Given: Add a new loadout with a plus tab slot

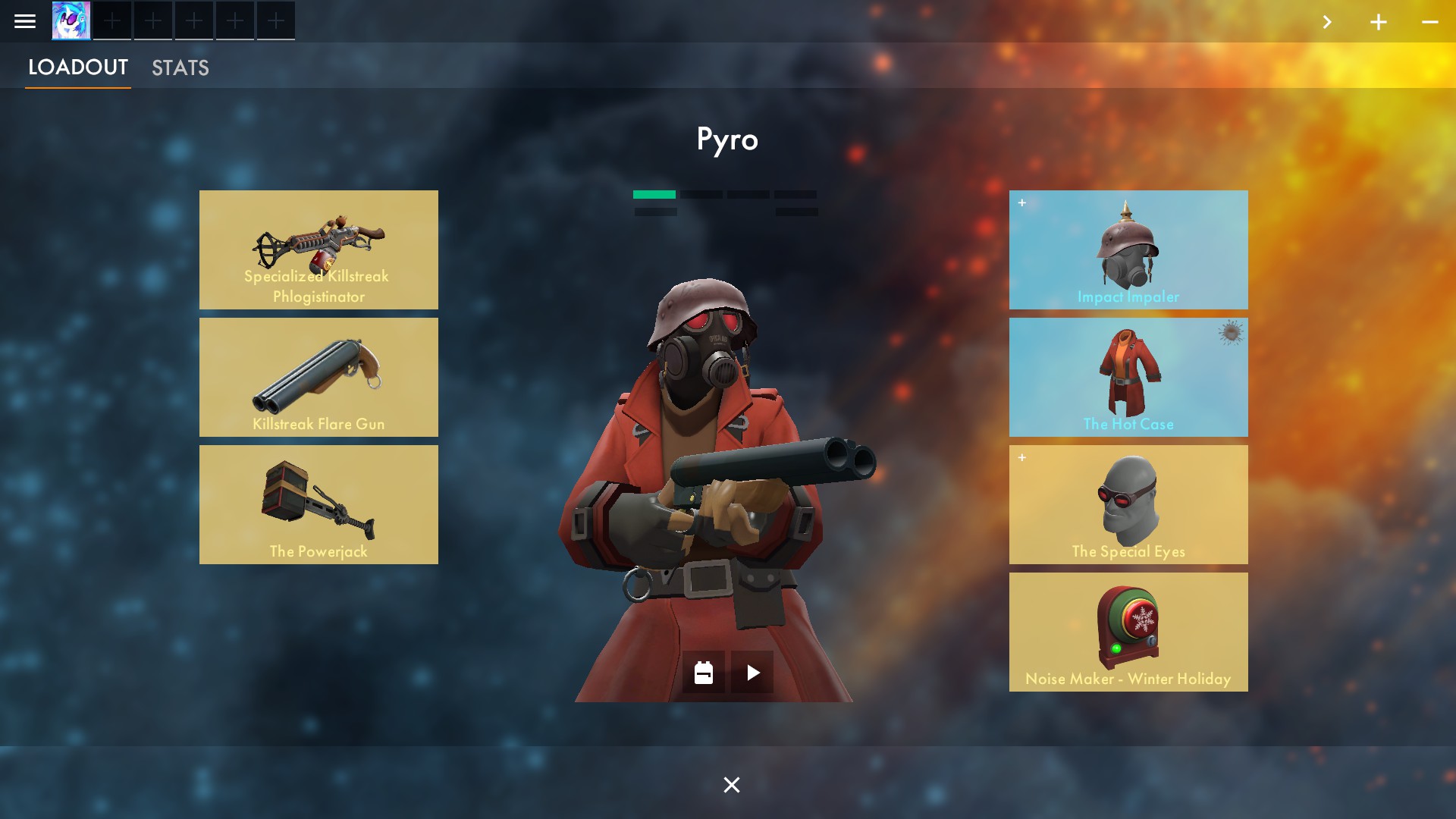Looking at the screenshot, I should pyautogui.click(x=113, y=20).
